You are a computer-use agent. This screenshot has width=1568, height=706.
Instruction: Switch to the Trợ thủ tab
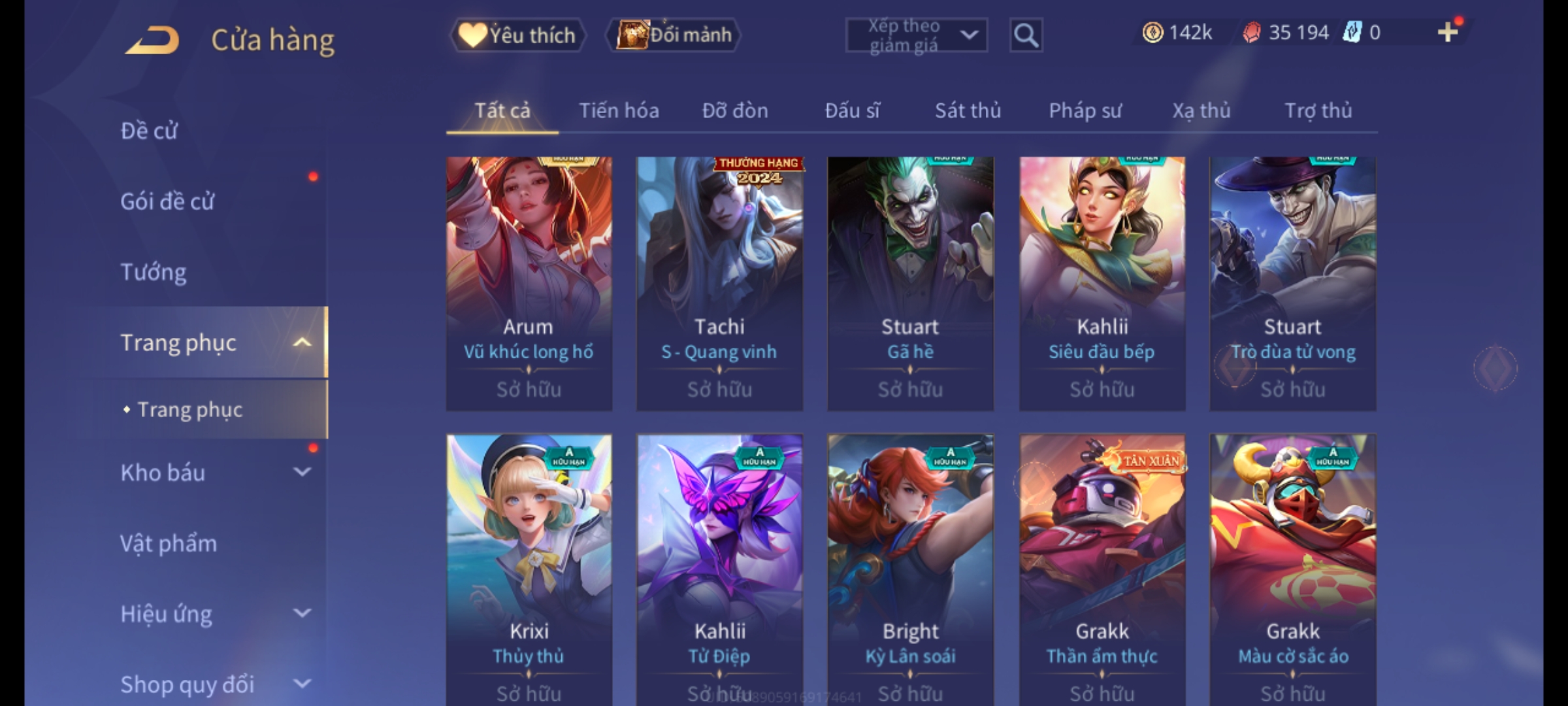click(x=1318, y=110)
